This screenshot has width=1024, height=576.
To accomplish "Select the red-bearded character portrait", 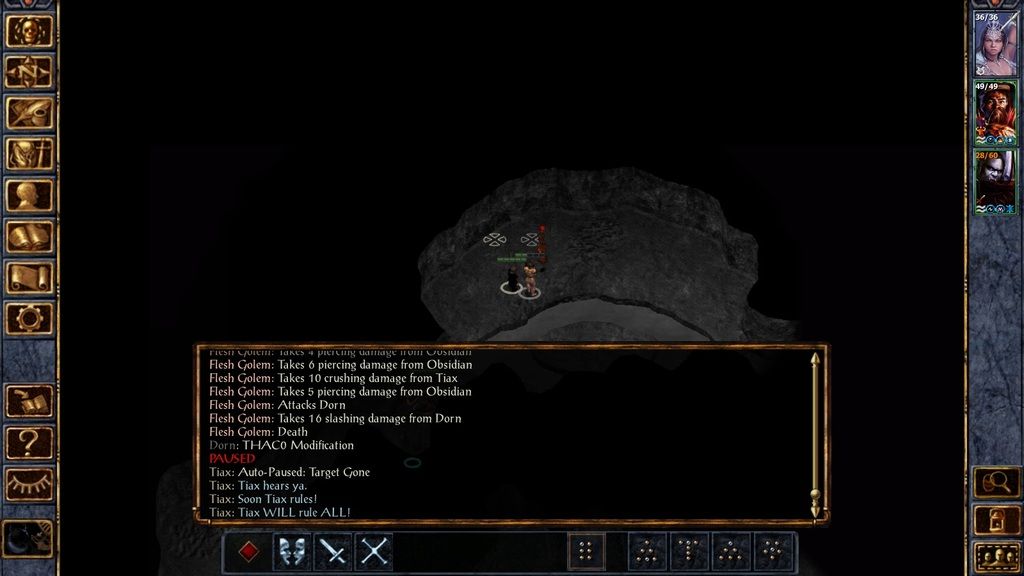I will 995,113.
